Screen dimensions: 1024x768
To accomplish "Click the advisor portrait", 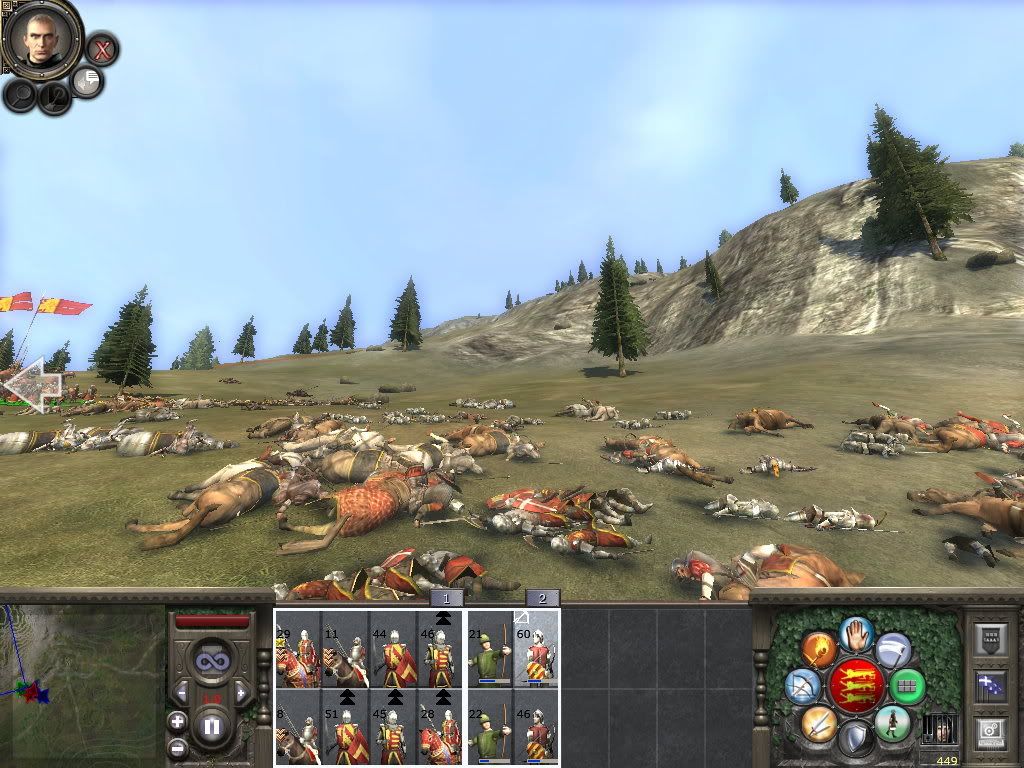I will point(42,39).
